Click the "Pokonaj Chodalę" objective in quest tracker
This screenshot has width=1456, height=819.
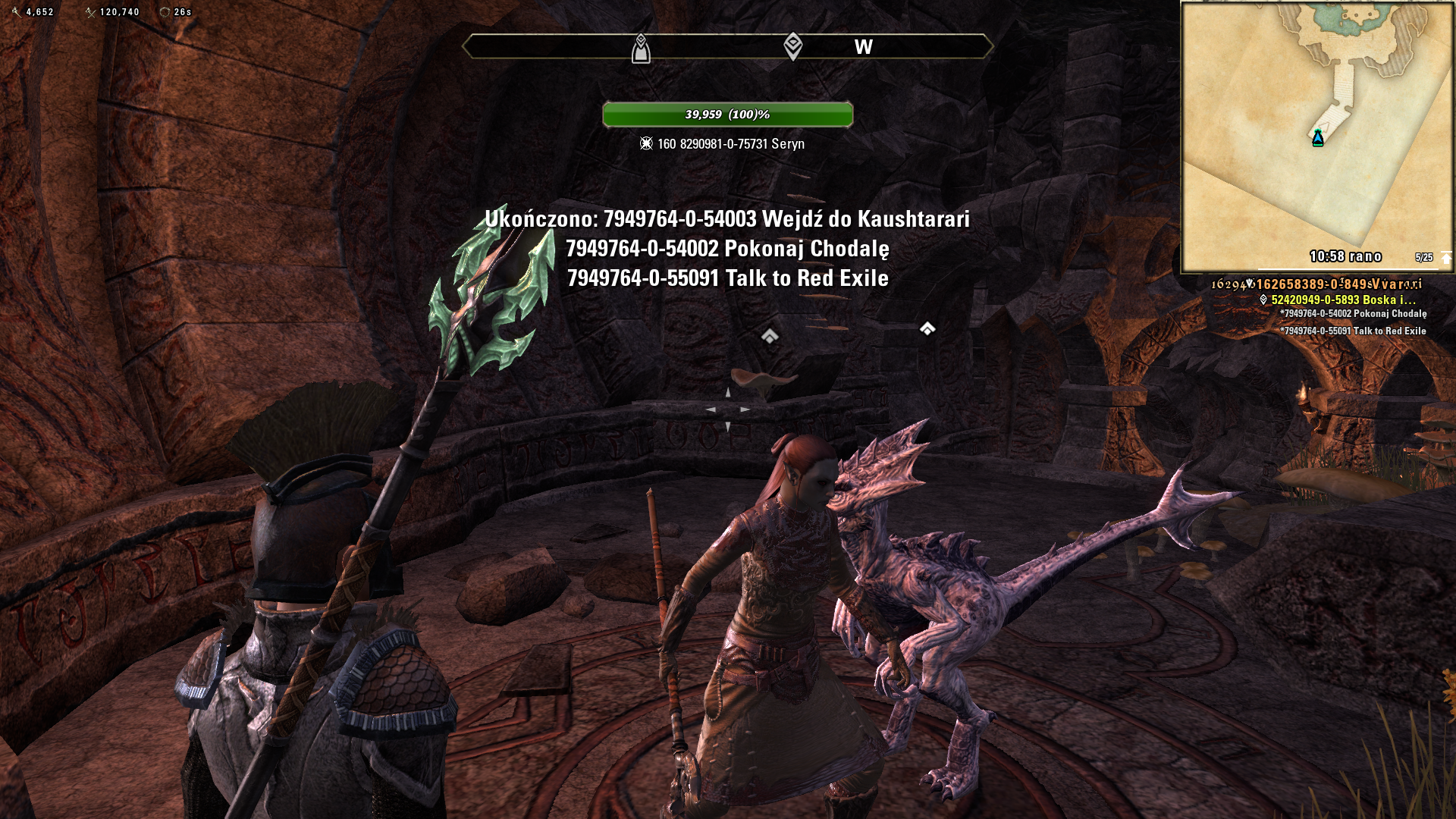(x=1354, y=314)
